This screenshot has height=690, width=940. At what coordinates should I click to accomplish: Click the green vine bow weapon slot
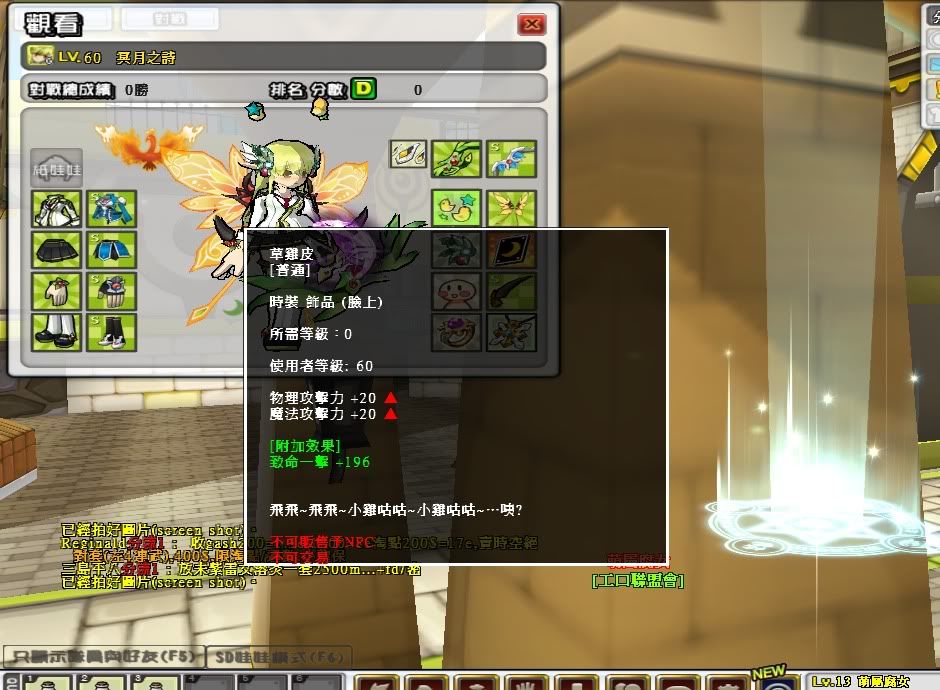457,157
